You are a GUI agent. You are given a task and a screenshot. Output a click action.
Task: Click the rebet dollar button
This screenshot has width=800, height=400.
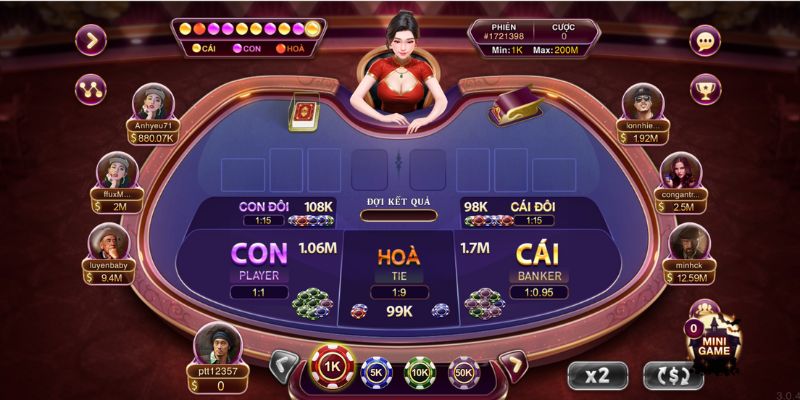[x=669, y=375]
